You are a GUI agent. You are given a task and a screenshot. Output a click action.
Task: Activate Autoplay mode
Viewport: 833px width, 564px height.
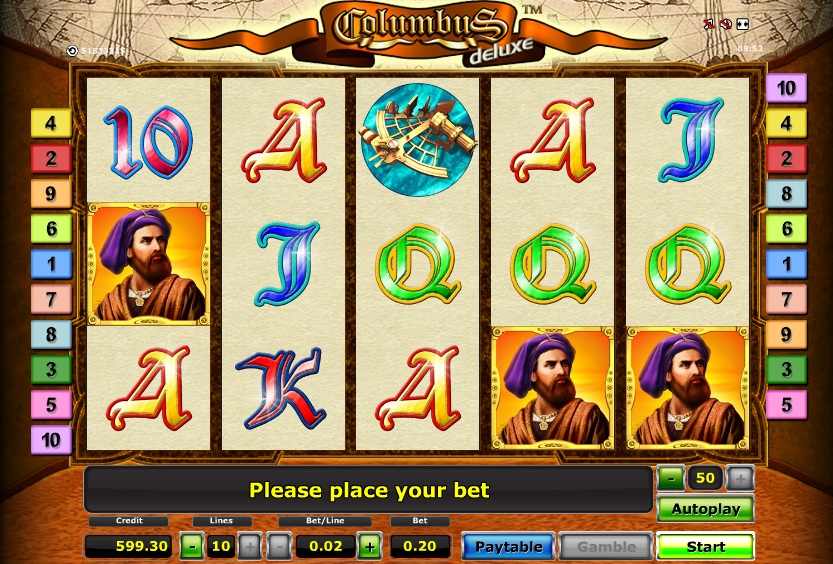pos(705,509)
